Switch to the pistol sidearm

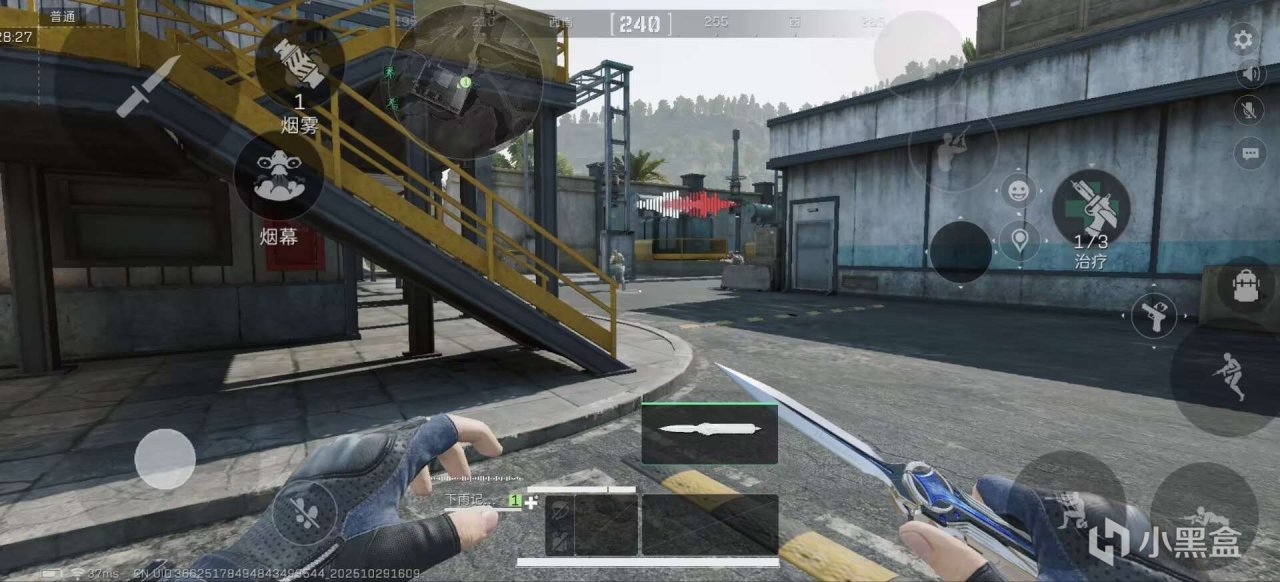pos(1153,315)
